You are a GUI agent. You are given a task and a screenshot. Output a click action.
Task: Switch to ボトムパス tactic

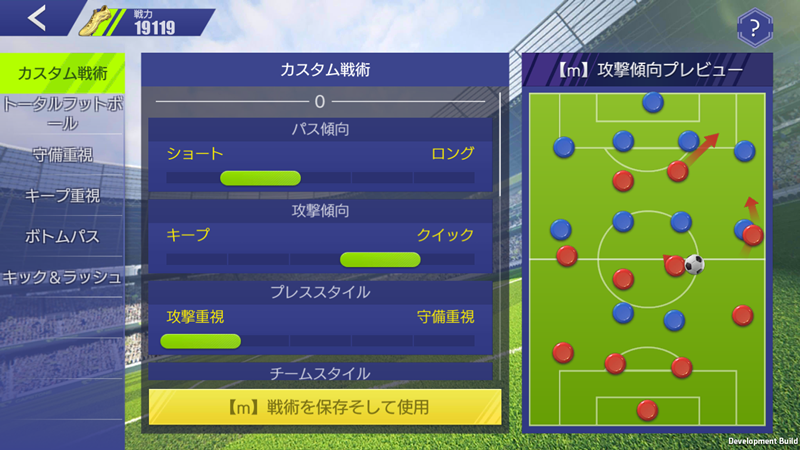click(x=62, y=237)
